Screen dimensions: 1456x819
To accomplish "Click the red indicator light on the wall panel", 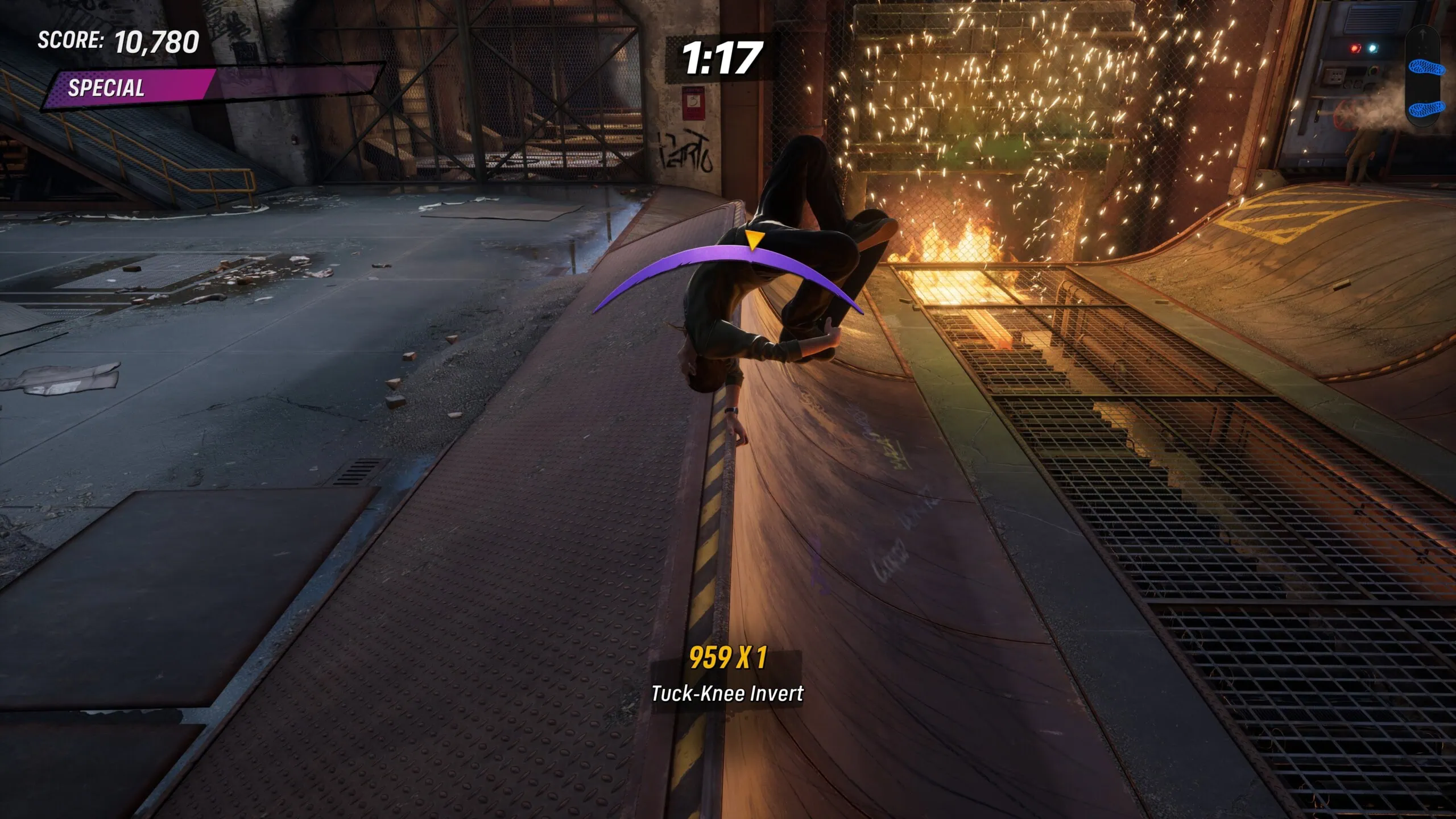I will 1354,48.
